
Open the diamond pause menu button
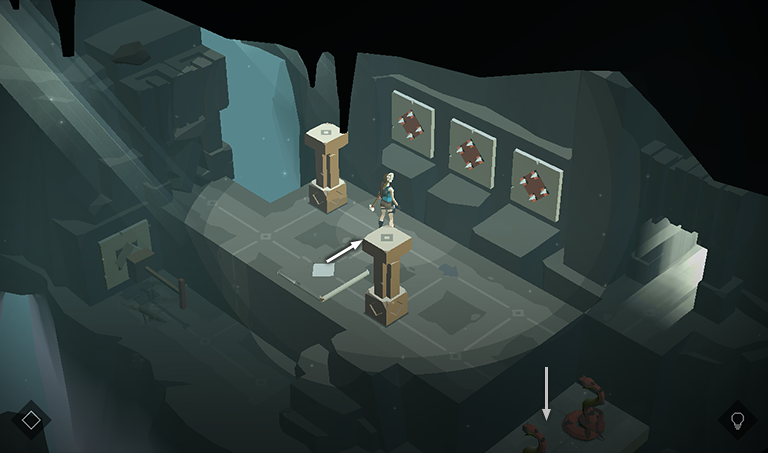[31, 420]
